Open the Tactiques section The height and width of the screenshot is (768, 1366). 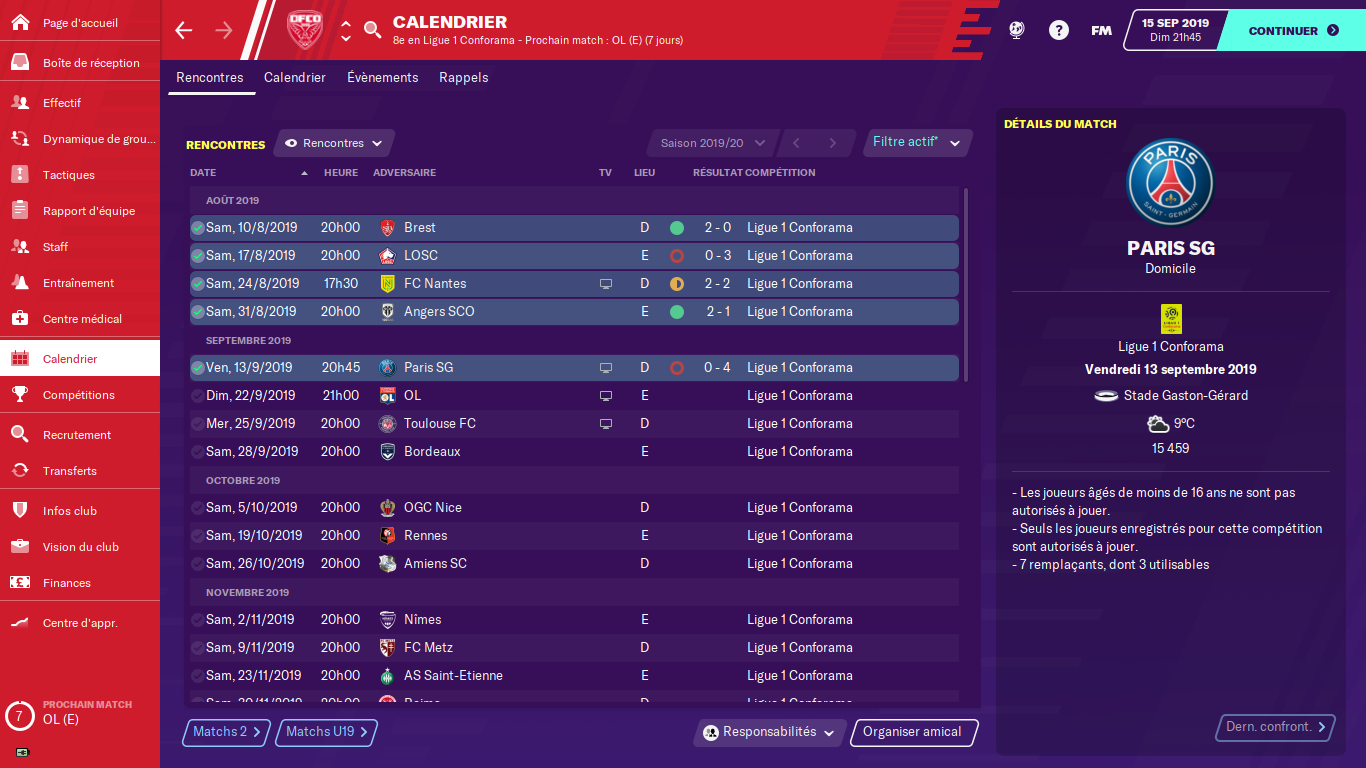coord(69,175)
